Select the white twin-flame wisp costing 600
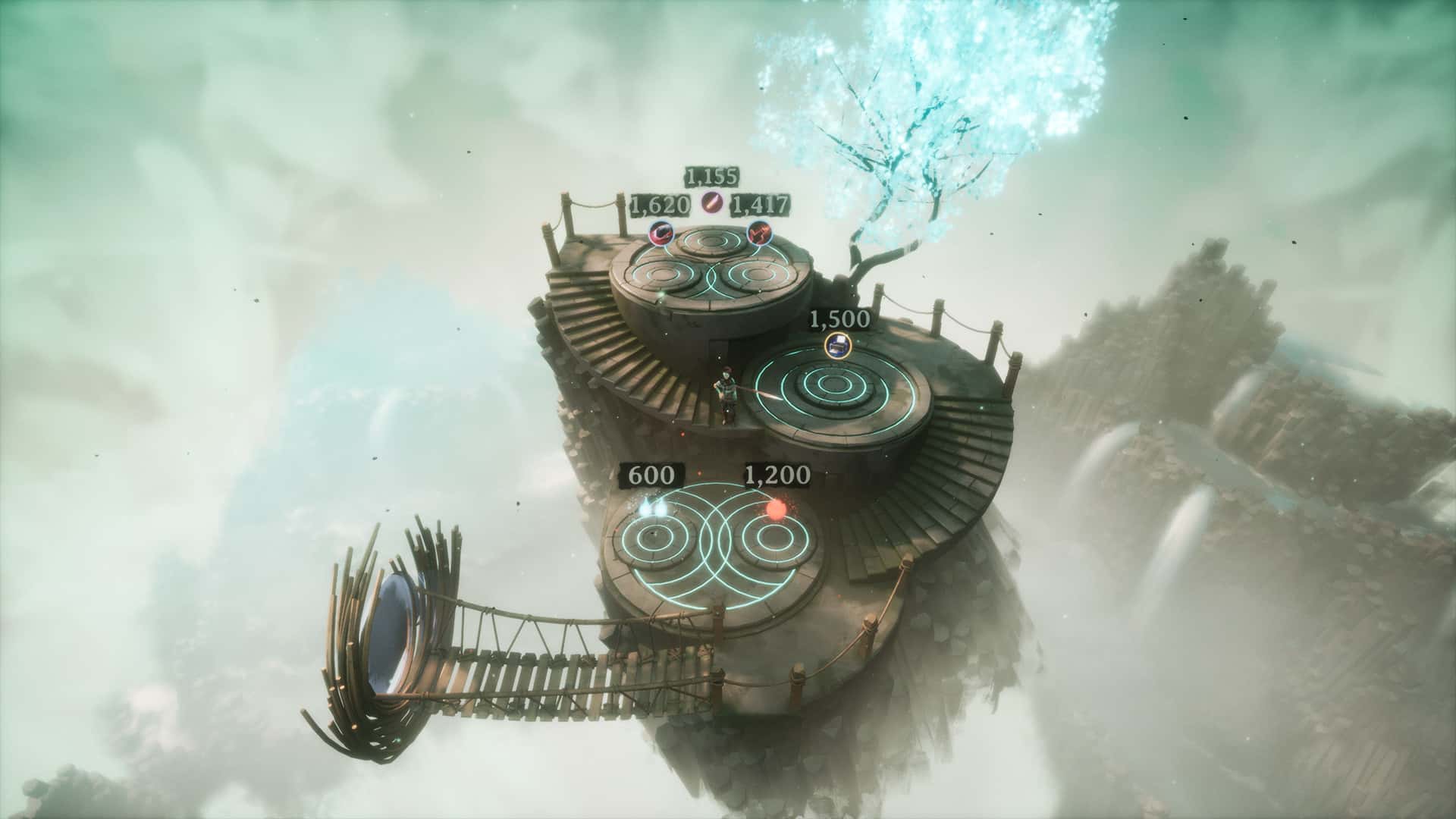The image size is (1456, 819). click(654, 509)
